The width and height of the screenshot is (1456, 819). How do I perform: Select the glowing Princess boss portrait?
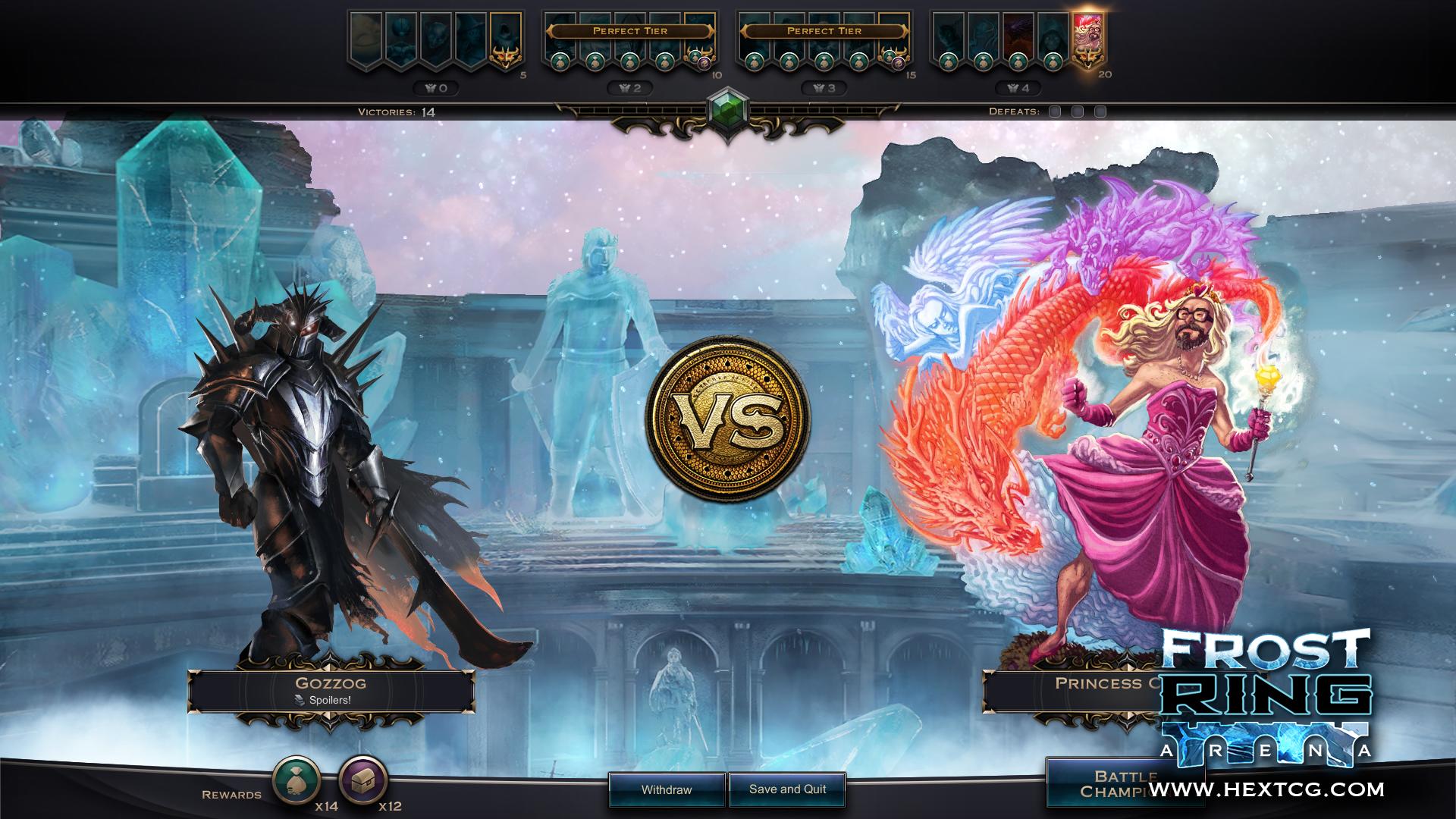[x=1089, y=39]
